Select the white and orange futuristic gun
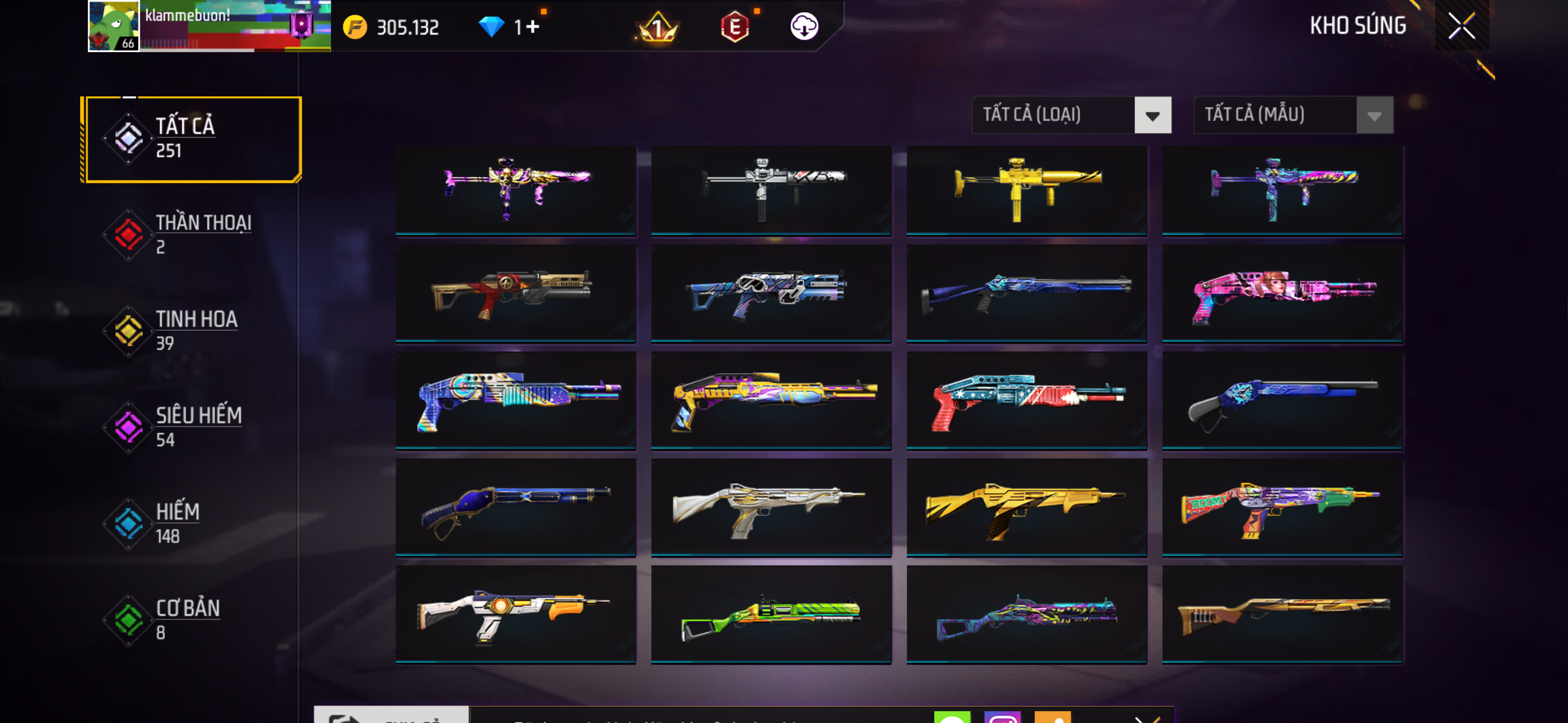This screenshot has width=1568, height=723. (515, 614)
